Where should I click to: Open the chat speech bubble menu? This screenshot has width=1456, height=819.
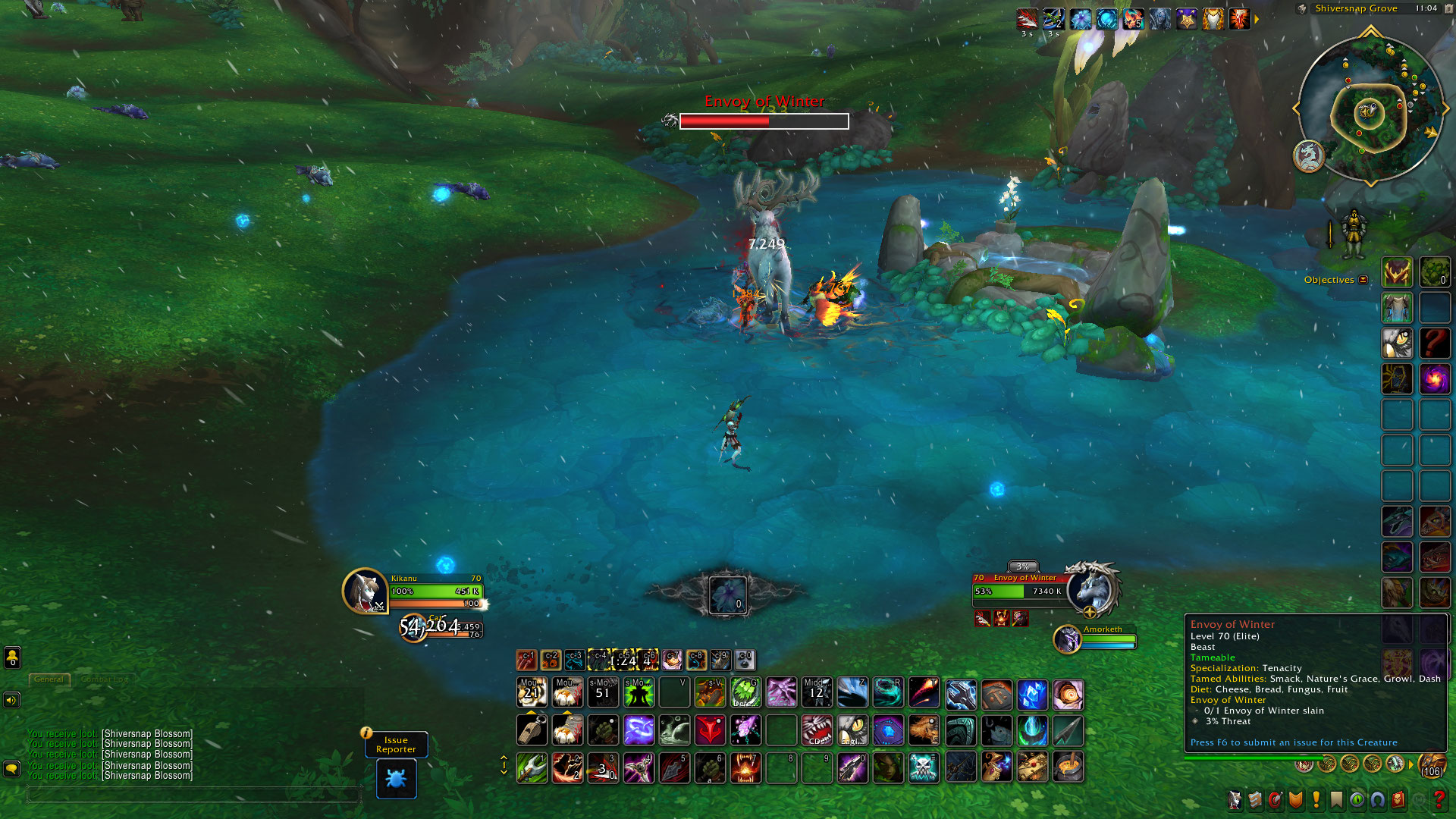point(12,768)
